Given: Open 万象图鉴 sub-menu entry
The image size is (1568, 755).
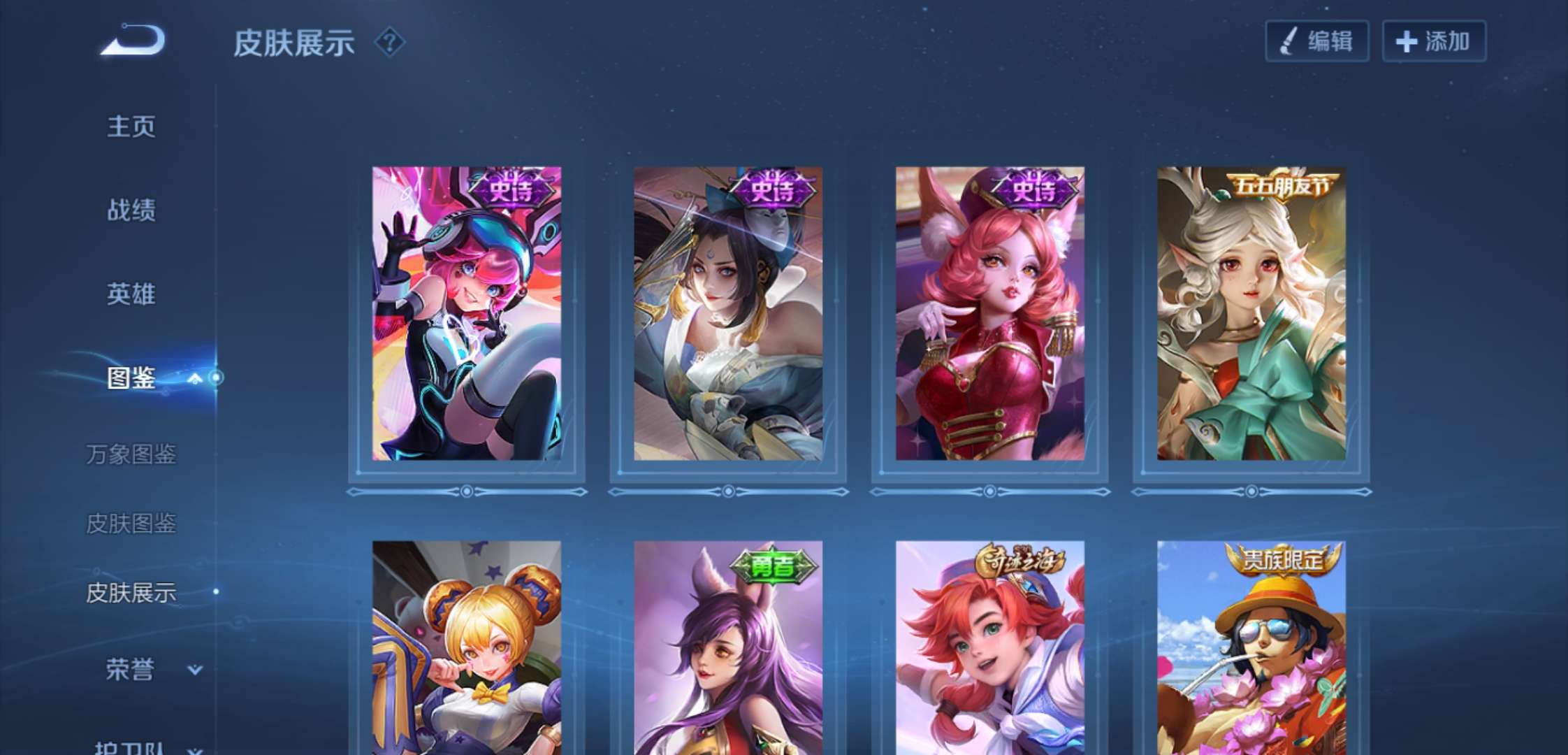Looking at the screenshot, I should 131,454.
